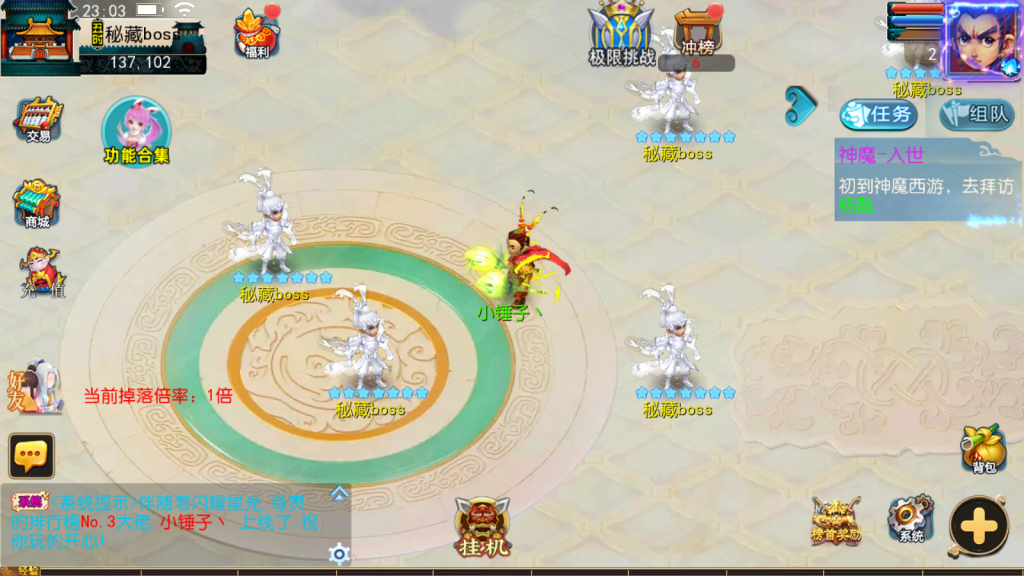Open the 榜首奖励 top rank rewards

click(835, 519)
